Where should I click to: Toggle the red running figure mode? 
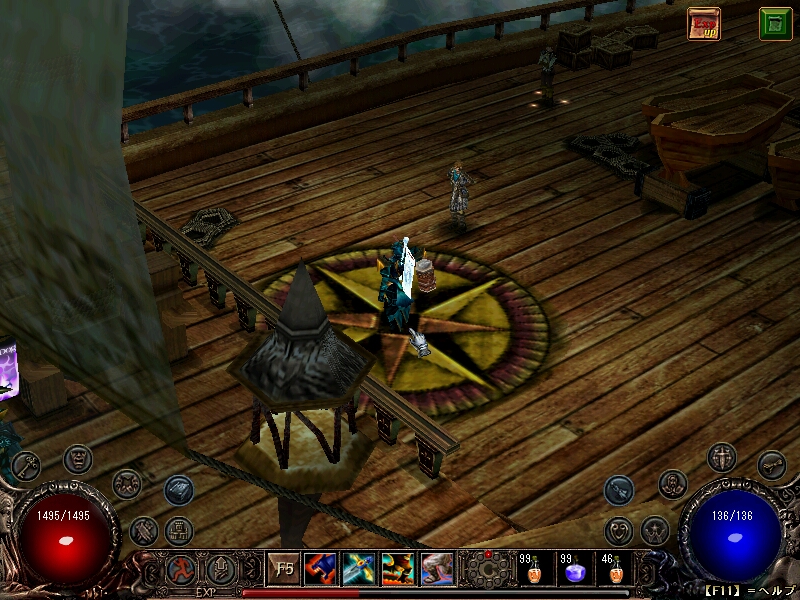(182, 570)
